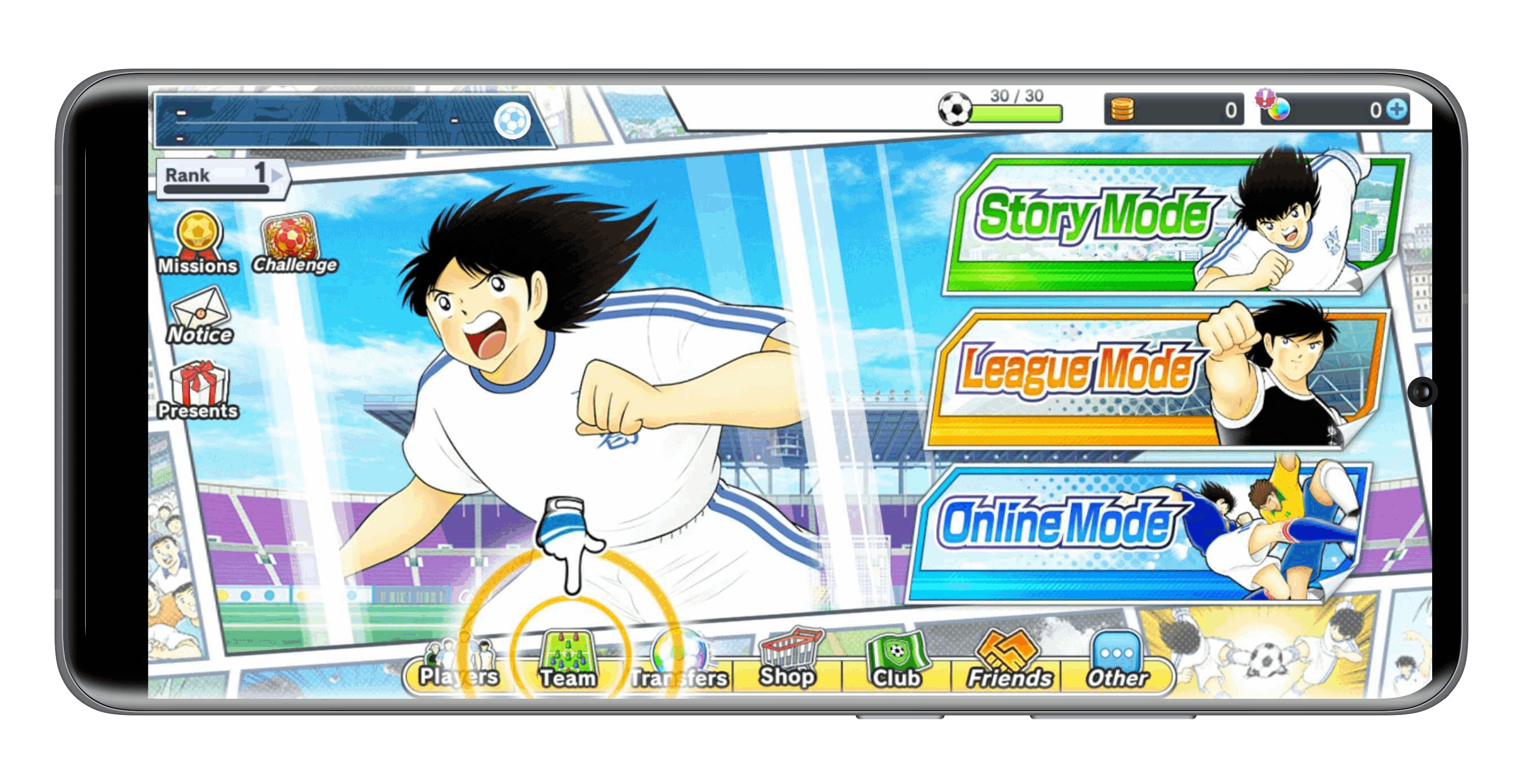Click the rainbow Dreamball currency icon
1534x784 pixels.
[1280, 110]
